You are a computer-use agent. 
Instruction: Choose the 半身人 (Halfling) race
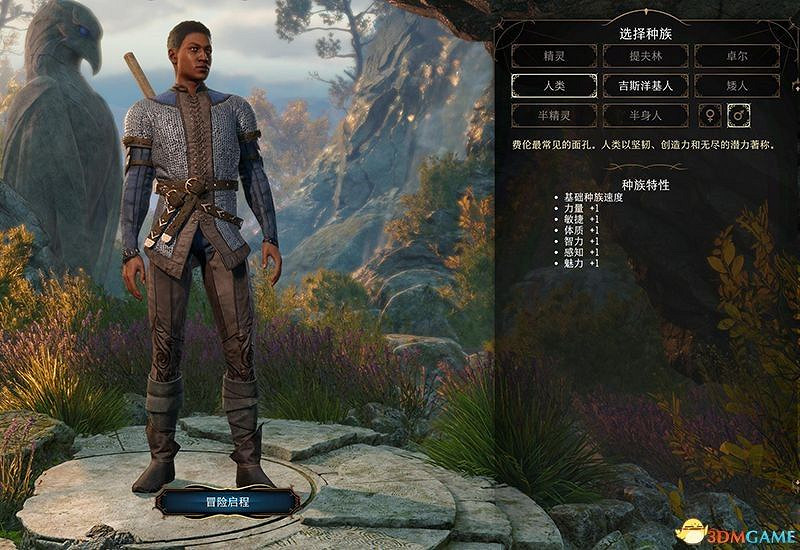click(x=645, y=115)
